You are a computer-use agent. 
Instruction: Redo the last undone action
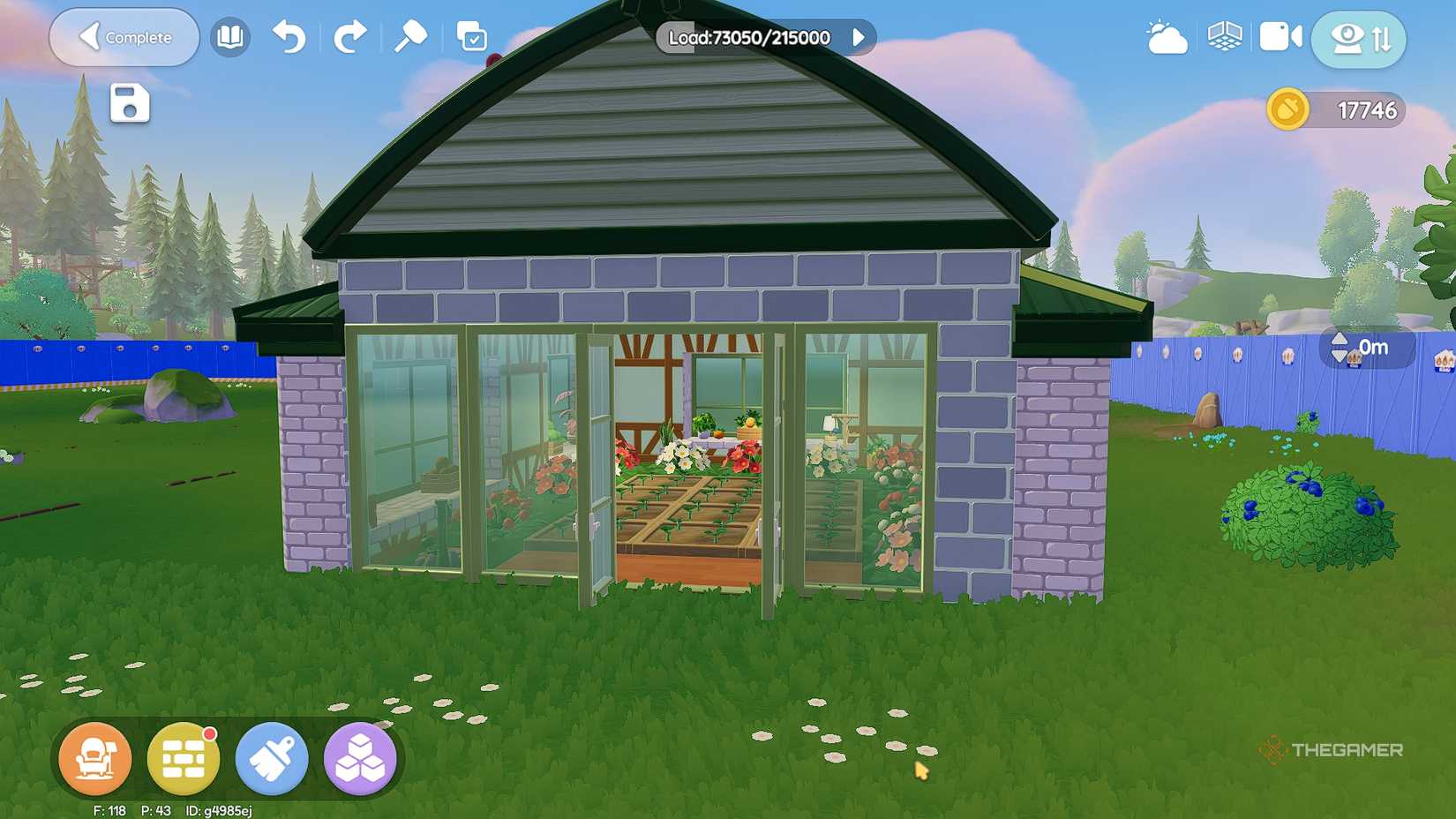point(350,37)
